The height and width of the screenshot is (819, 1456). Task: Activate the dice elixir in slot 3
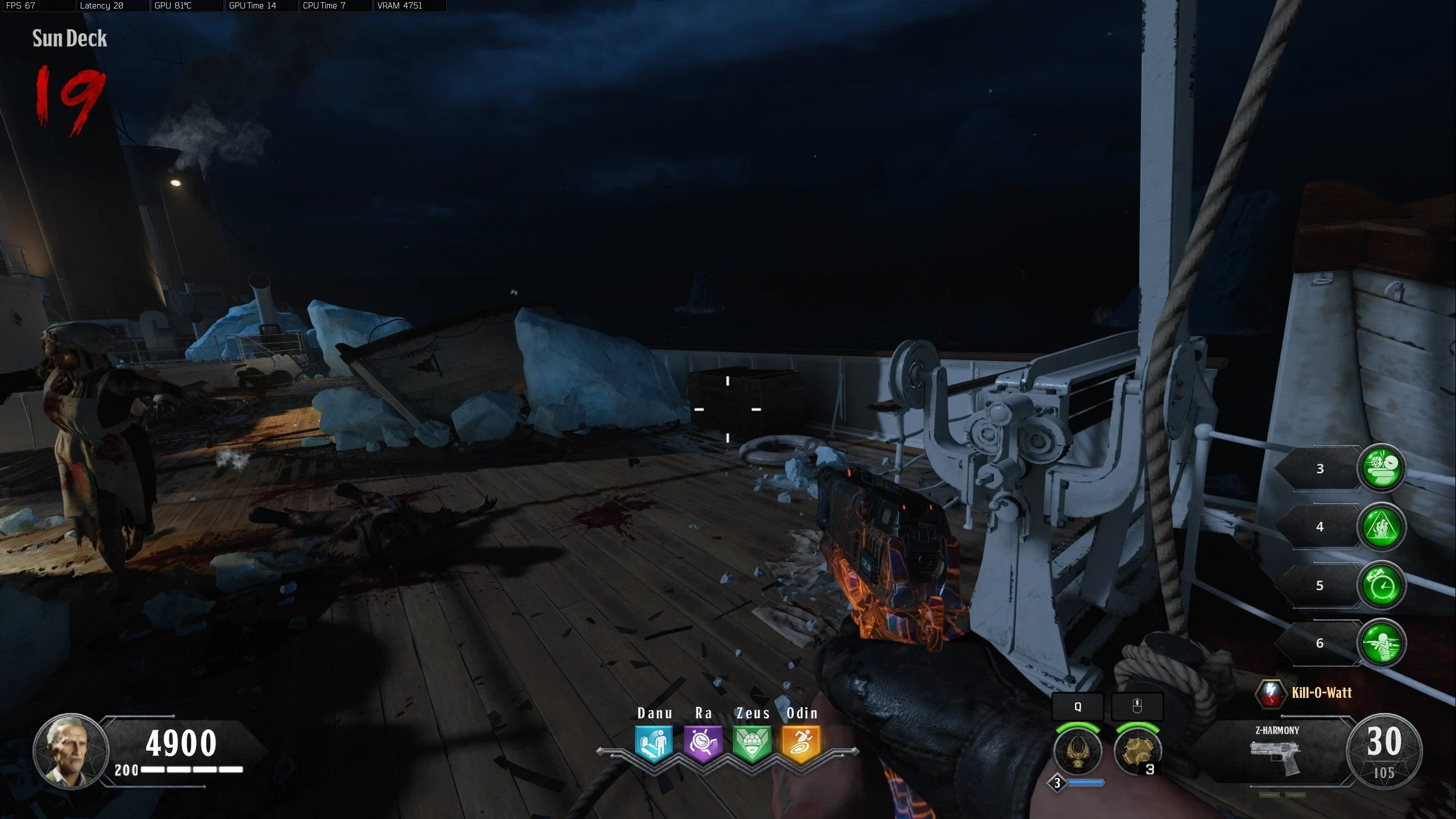click(x=1382, y=468)
